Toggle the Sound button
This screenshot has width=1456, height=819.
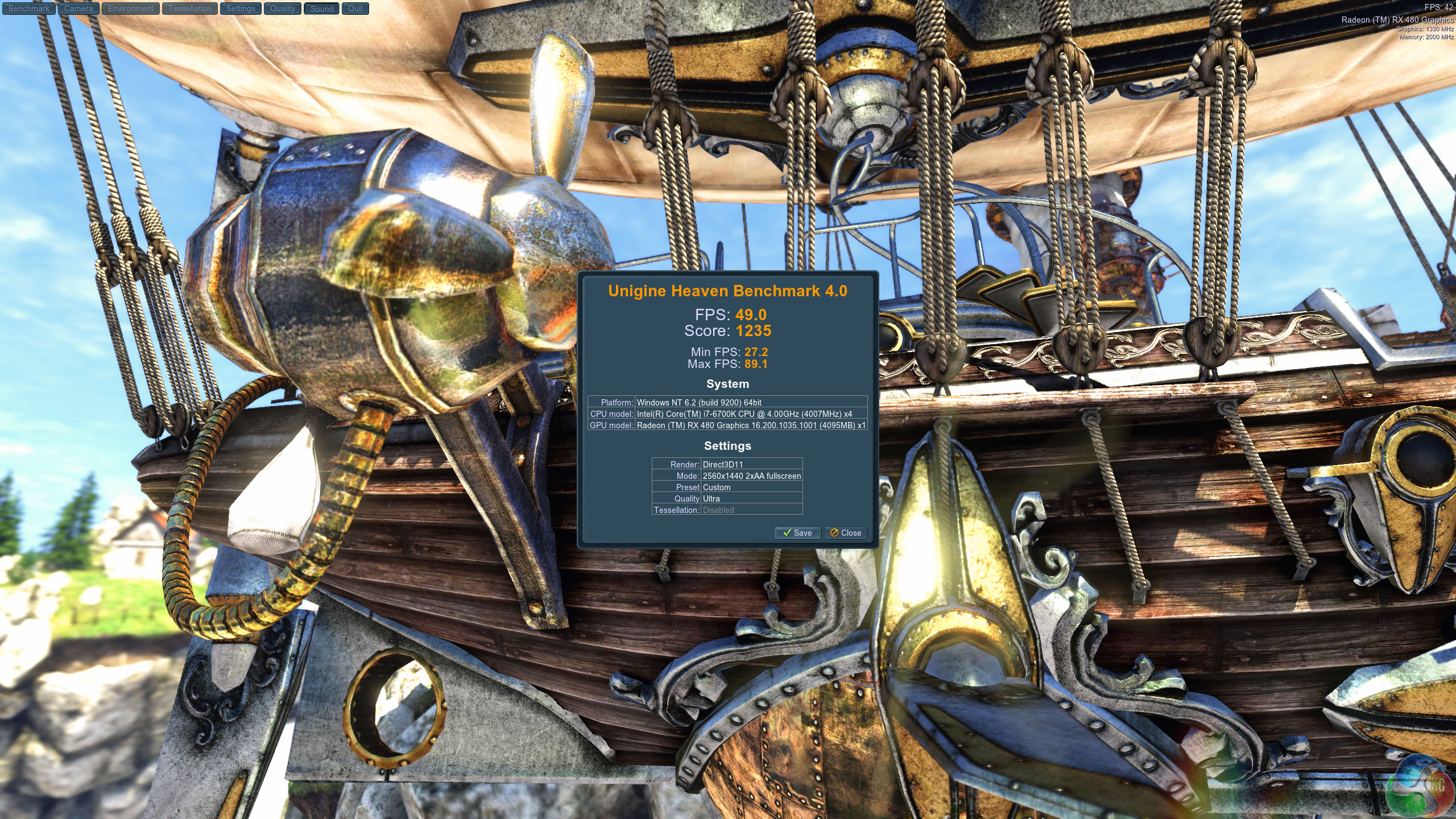[x=322, y=9]
